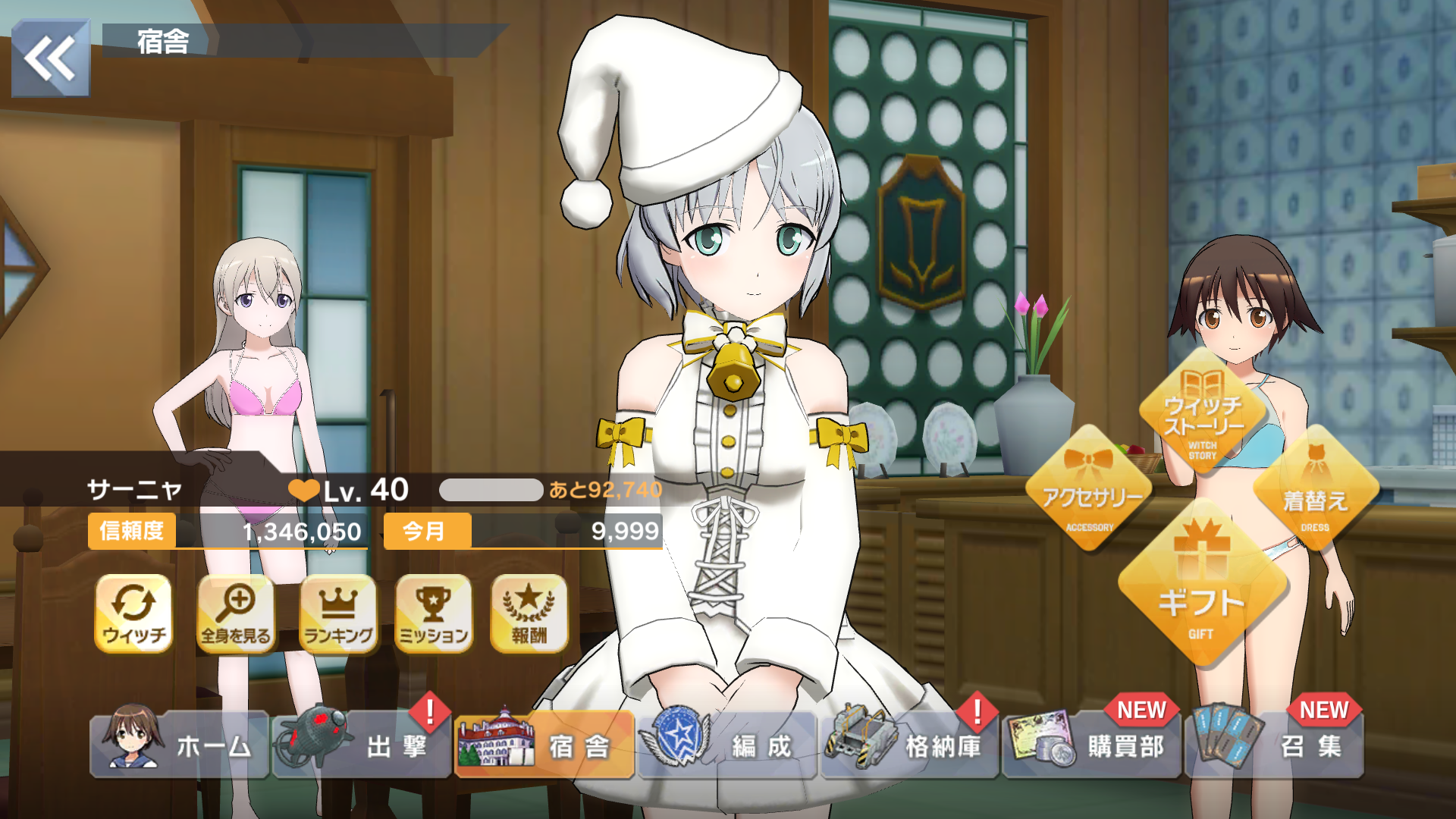
Task: Open the 報酬 rewards button
Action: (529, 613)
